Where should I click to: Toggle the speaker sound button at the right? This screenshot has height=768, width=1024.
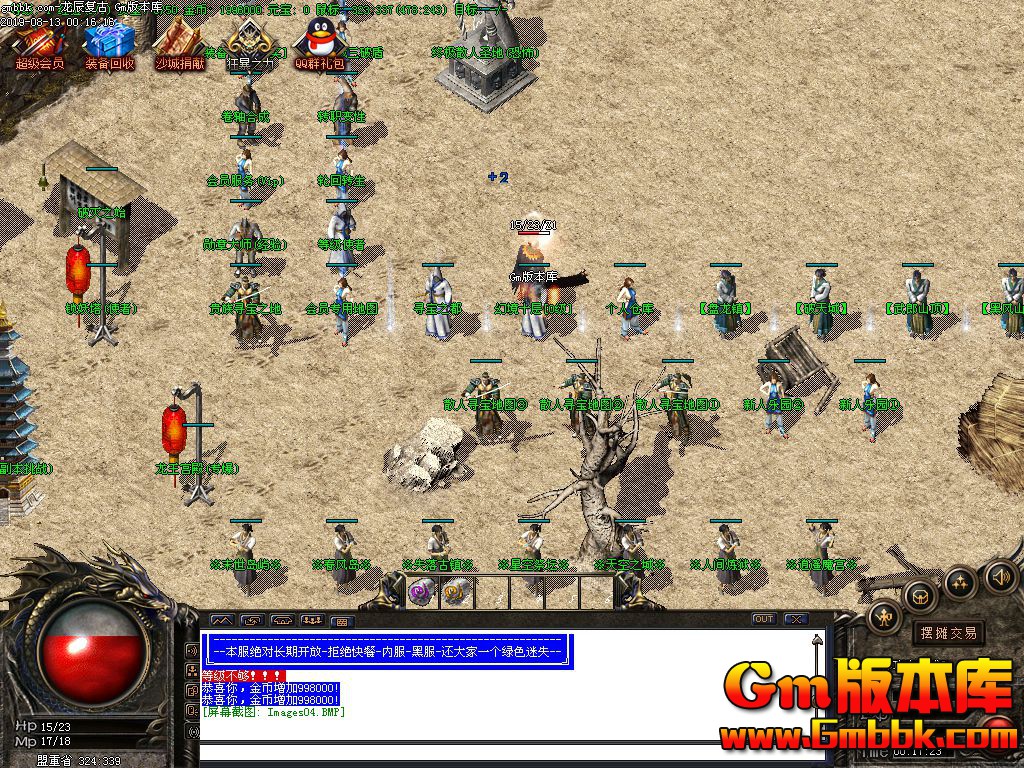(1000, 577)
